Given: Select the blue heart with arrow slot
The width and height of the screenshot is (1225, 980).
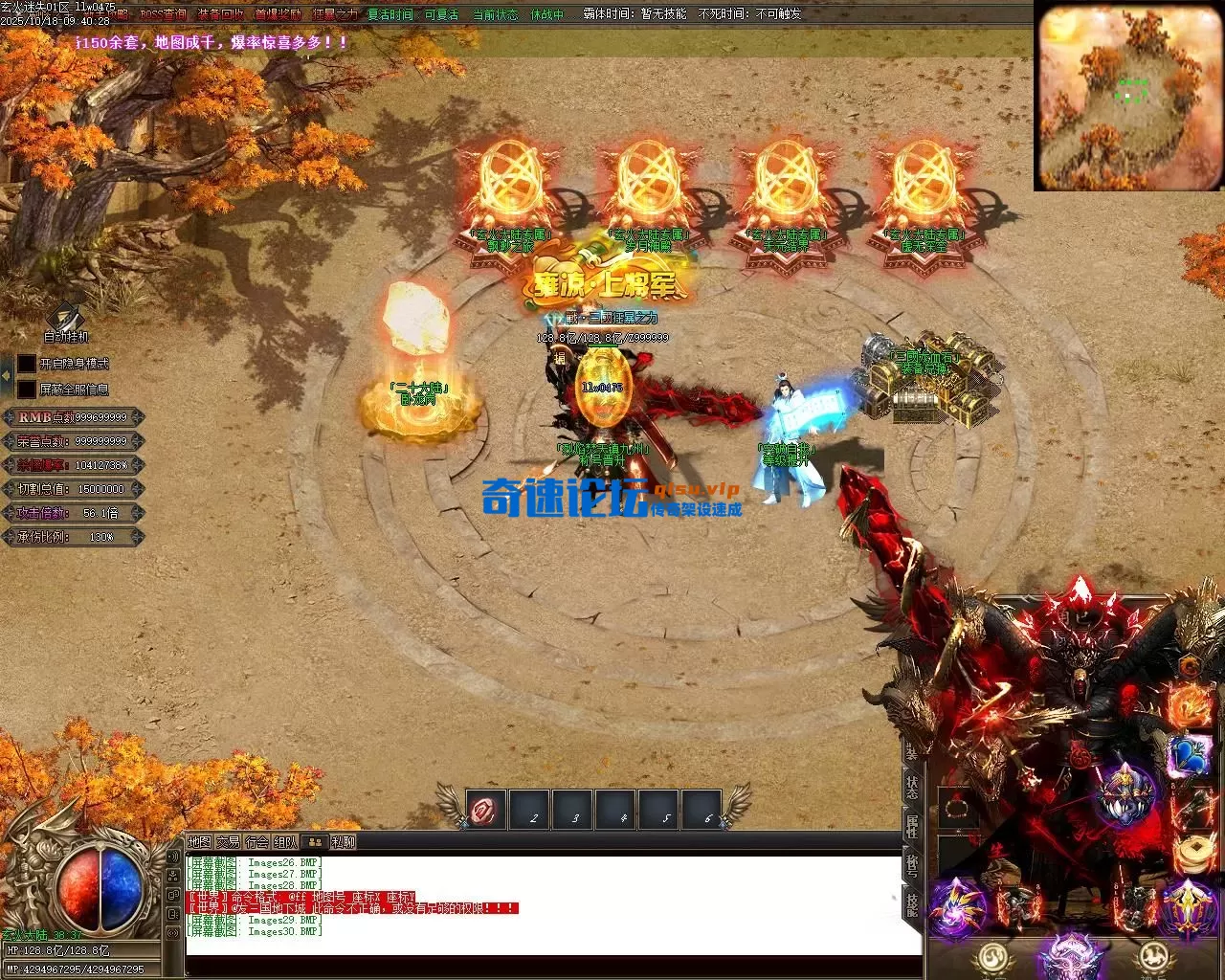Looking at the screenshot, I should click(x=1190, y=755).
